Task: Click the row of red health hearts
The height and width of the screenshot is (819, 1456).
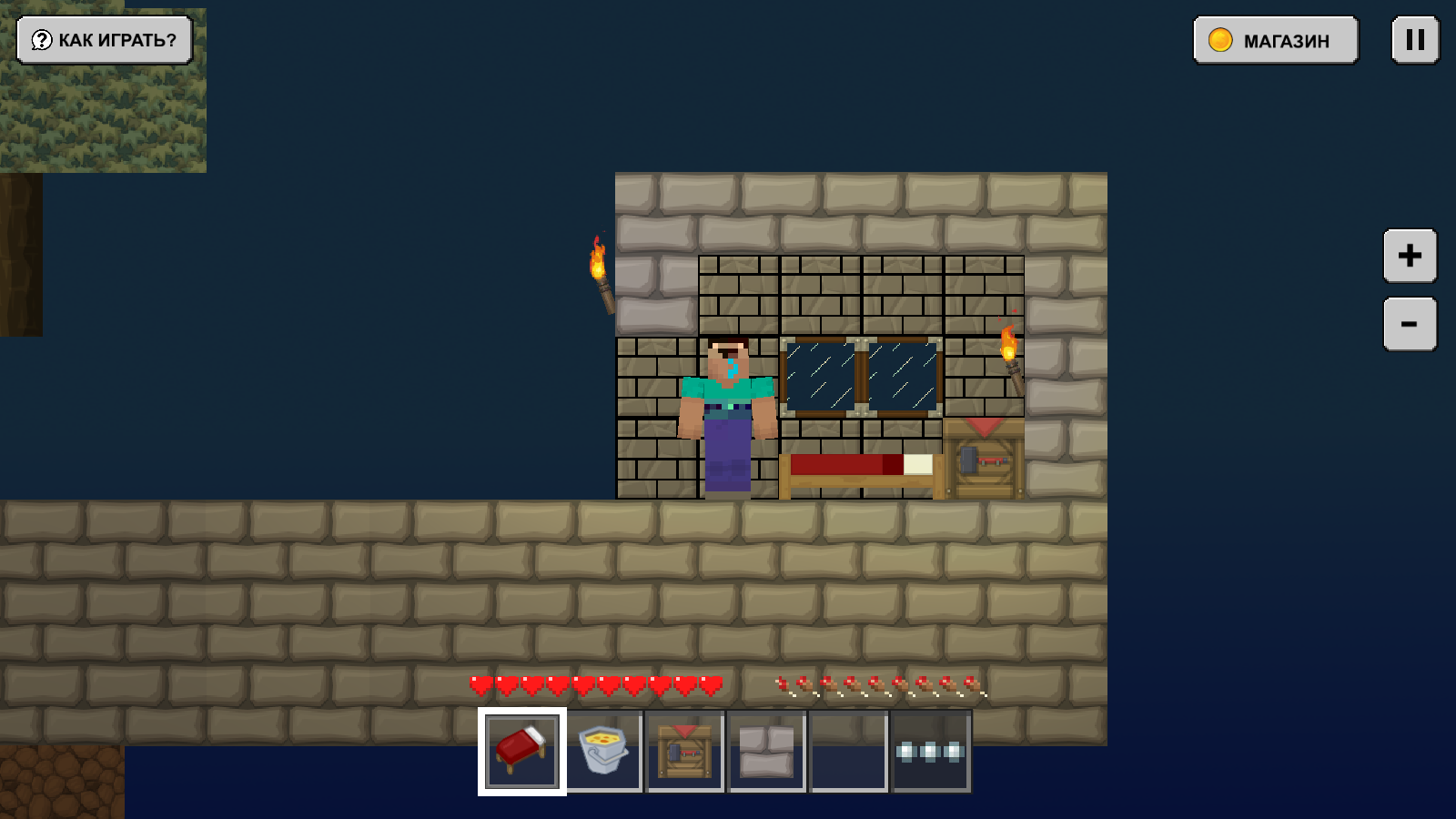Action: [596, 684]
